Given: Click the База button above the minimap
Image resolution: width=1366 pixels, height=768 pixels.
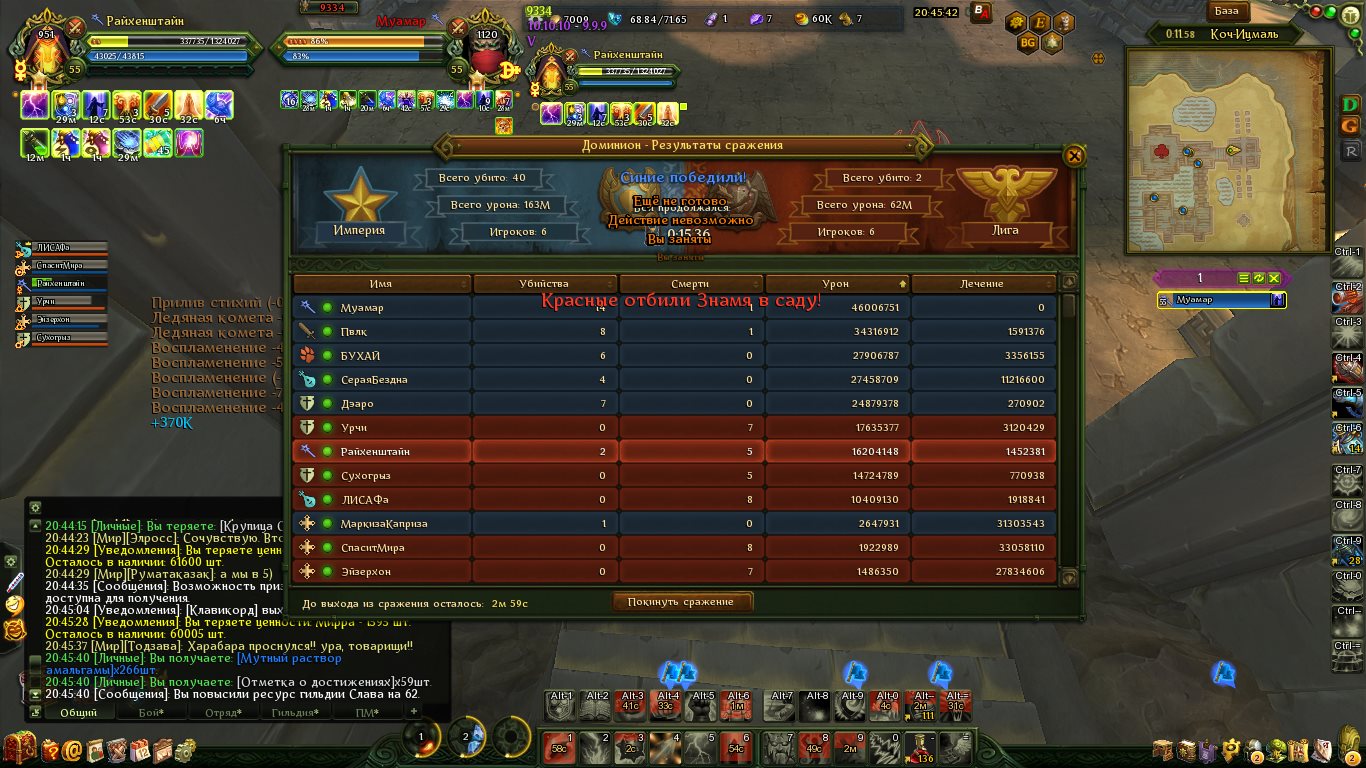Looking at the screenshot, I should pos(1226,12).
